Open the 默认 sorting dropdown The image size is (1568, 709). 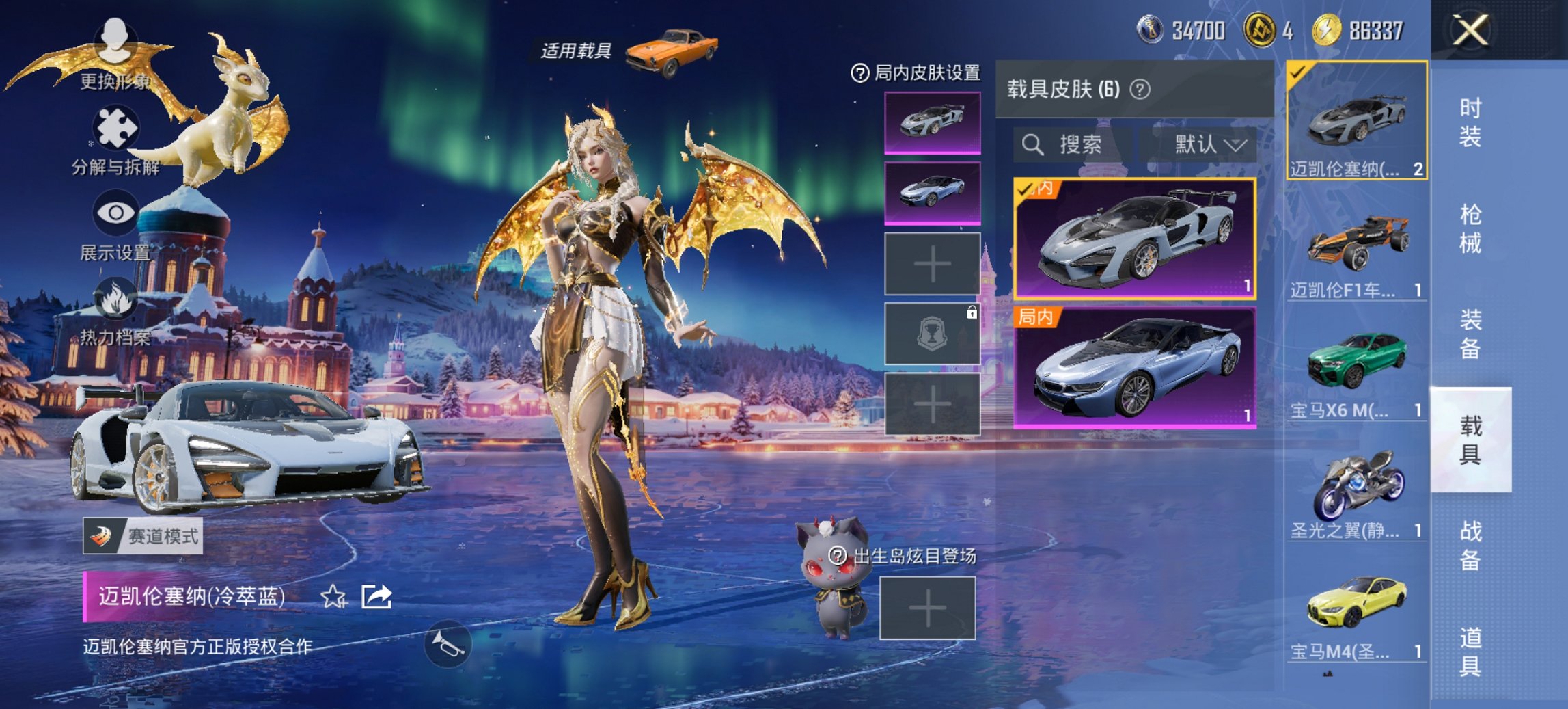click(1208, 145)
